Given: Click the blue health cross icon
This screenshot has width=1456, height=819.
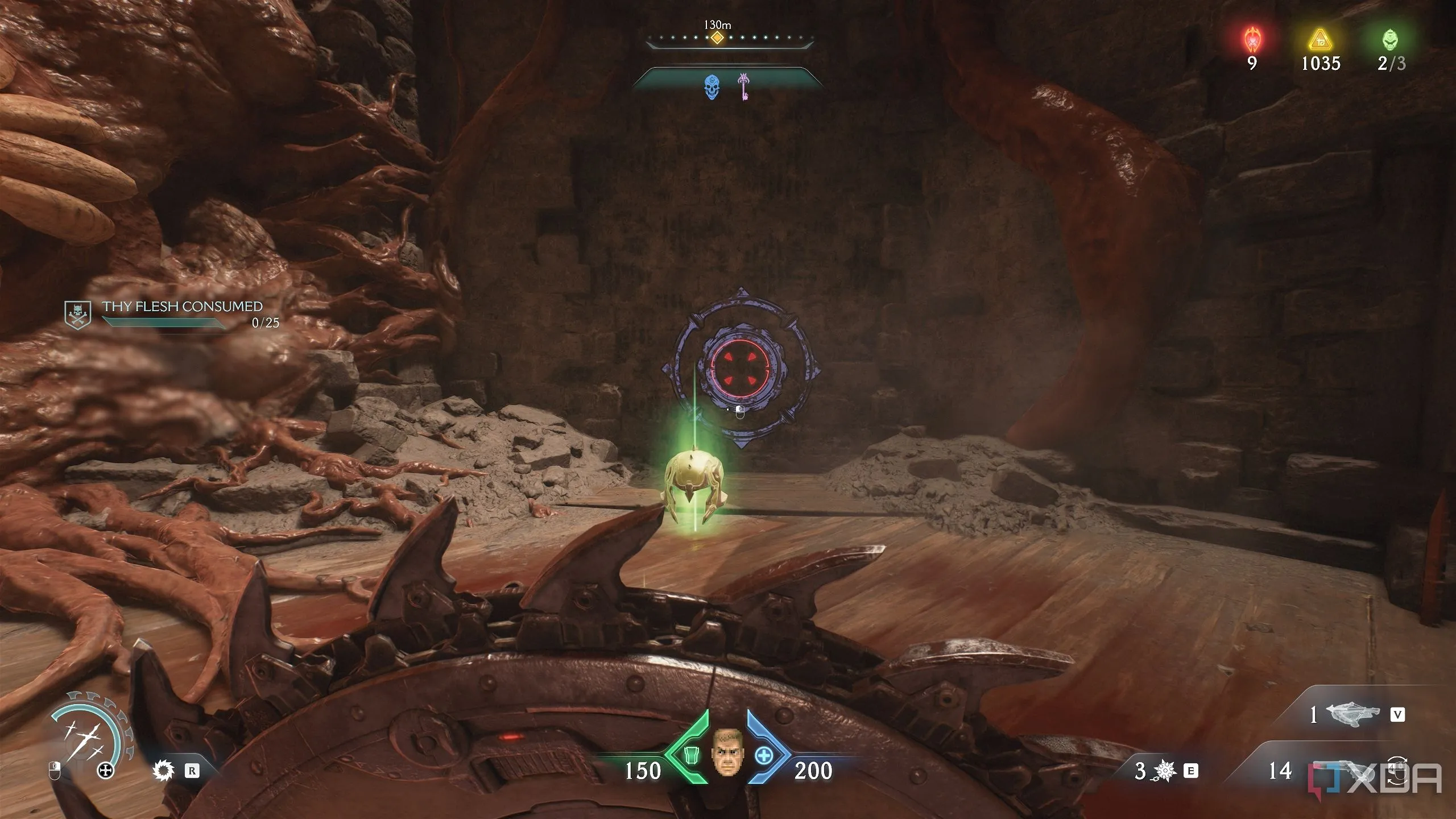Looking at the screenshot, I should coord(764,756).
